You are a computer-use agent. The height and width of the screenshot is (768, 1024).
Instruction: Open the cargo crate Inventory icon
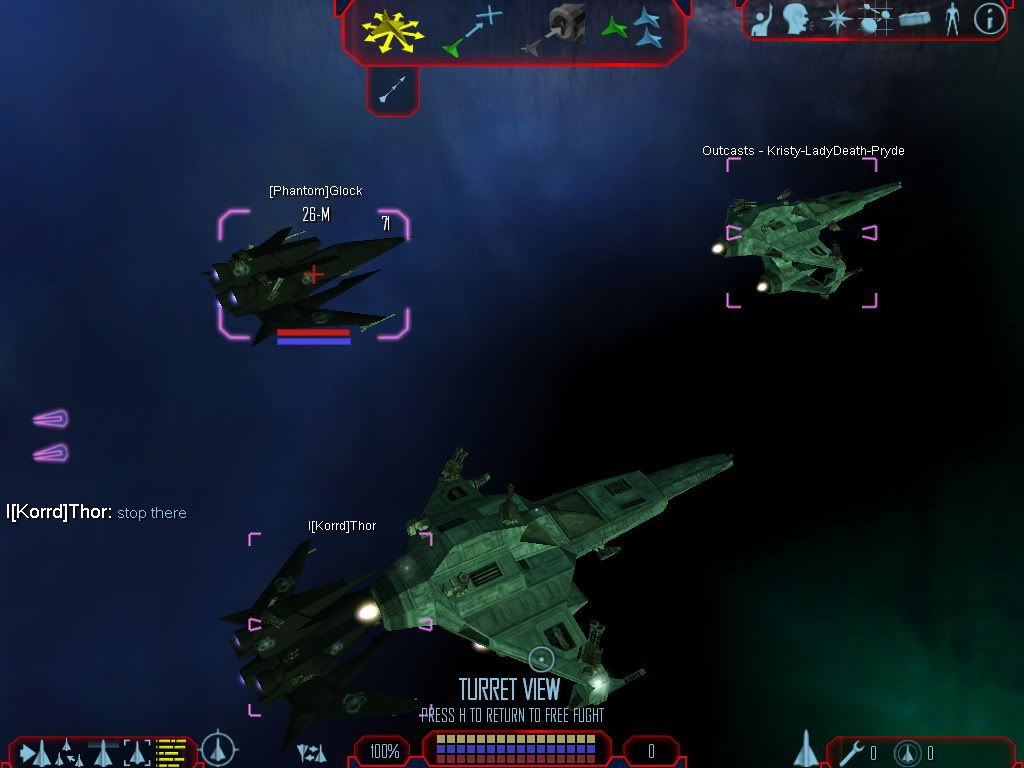click(915, 19)
